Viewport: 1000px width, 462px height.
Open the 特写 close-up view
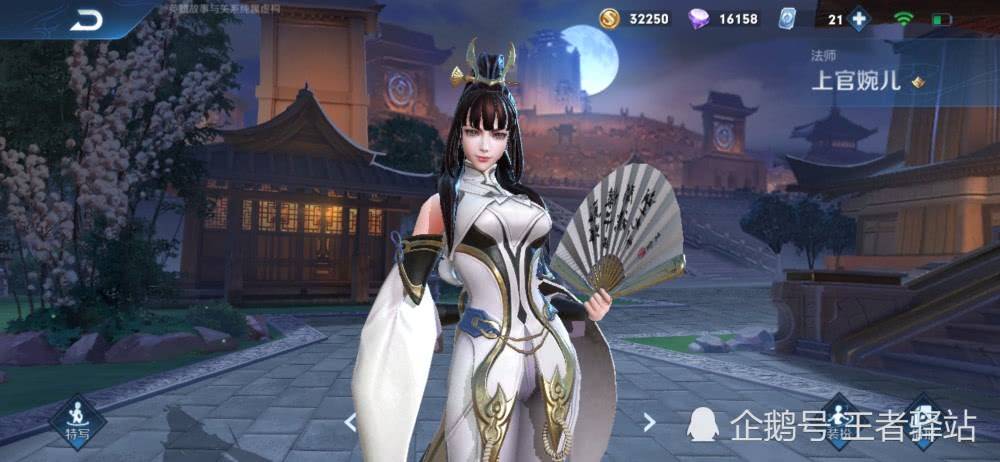point(77,420)
